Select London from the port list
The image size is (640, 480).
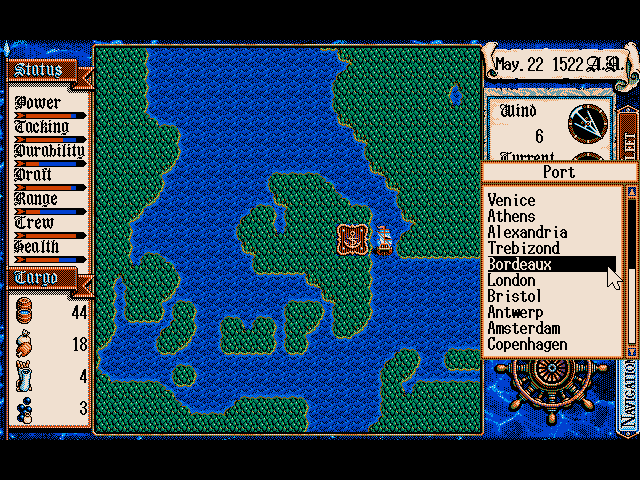[511, 280]
